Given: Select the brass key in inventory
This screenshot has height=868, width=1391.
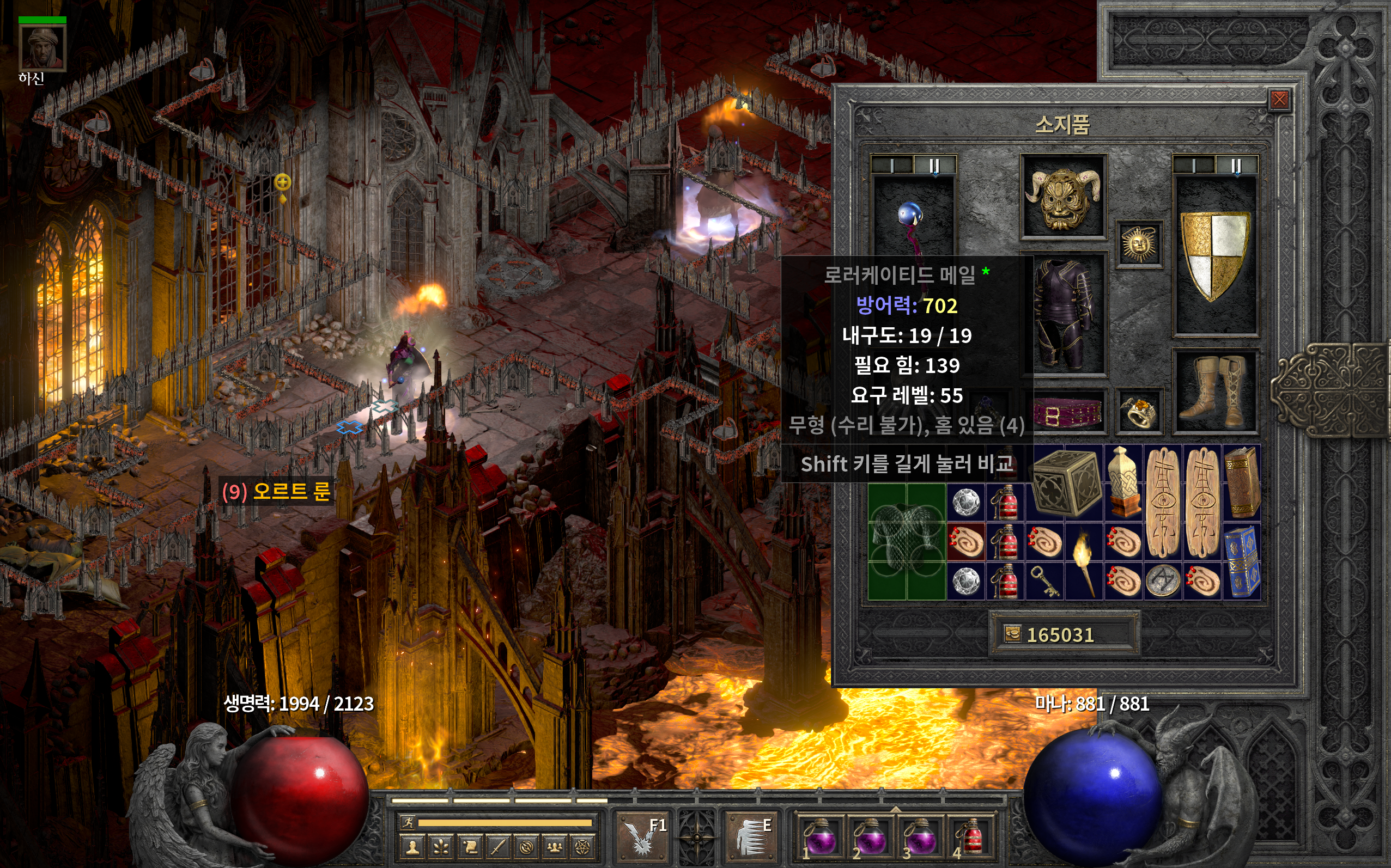Looking at the screenshot, I should tap(1044, 580).
